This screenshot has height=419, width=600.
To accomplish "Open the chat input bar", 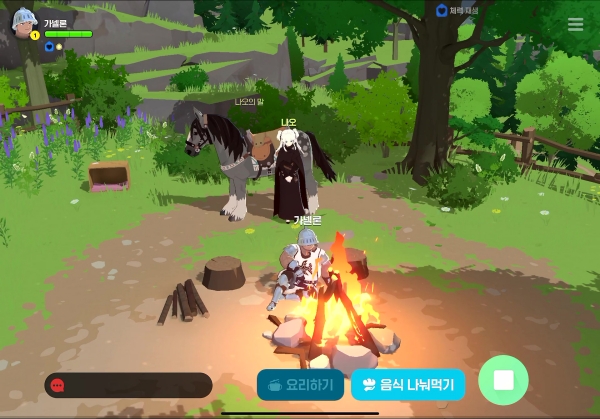I will pos(128,385).
